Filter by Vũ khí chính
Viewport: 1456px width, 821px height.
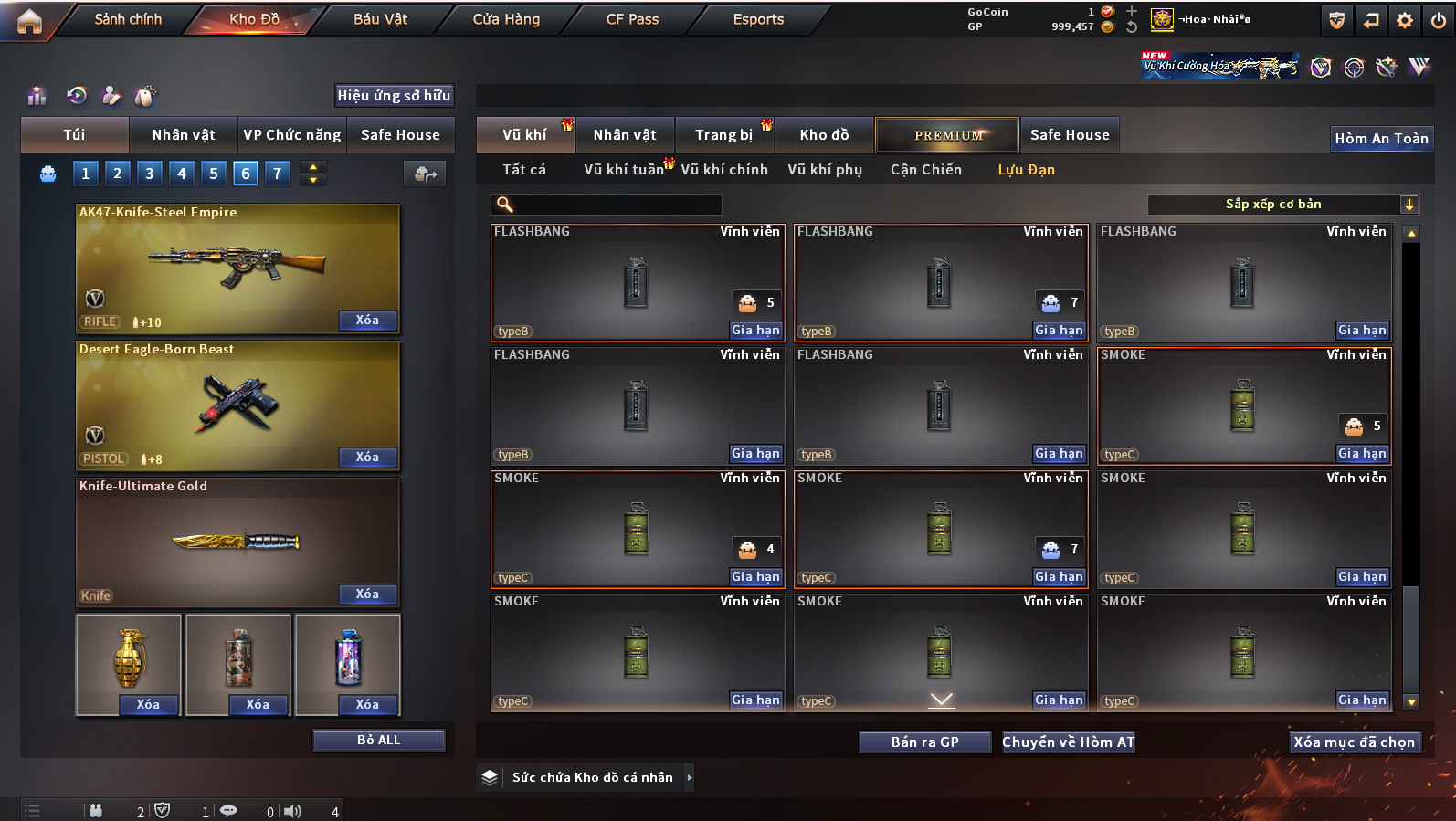tap(724, 170)
